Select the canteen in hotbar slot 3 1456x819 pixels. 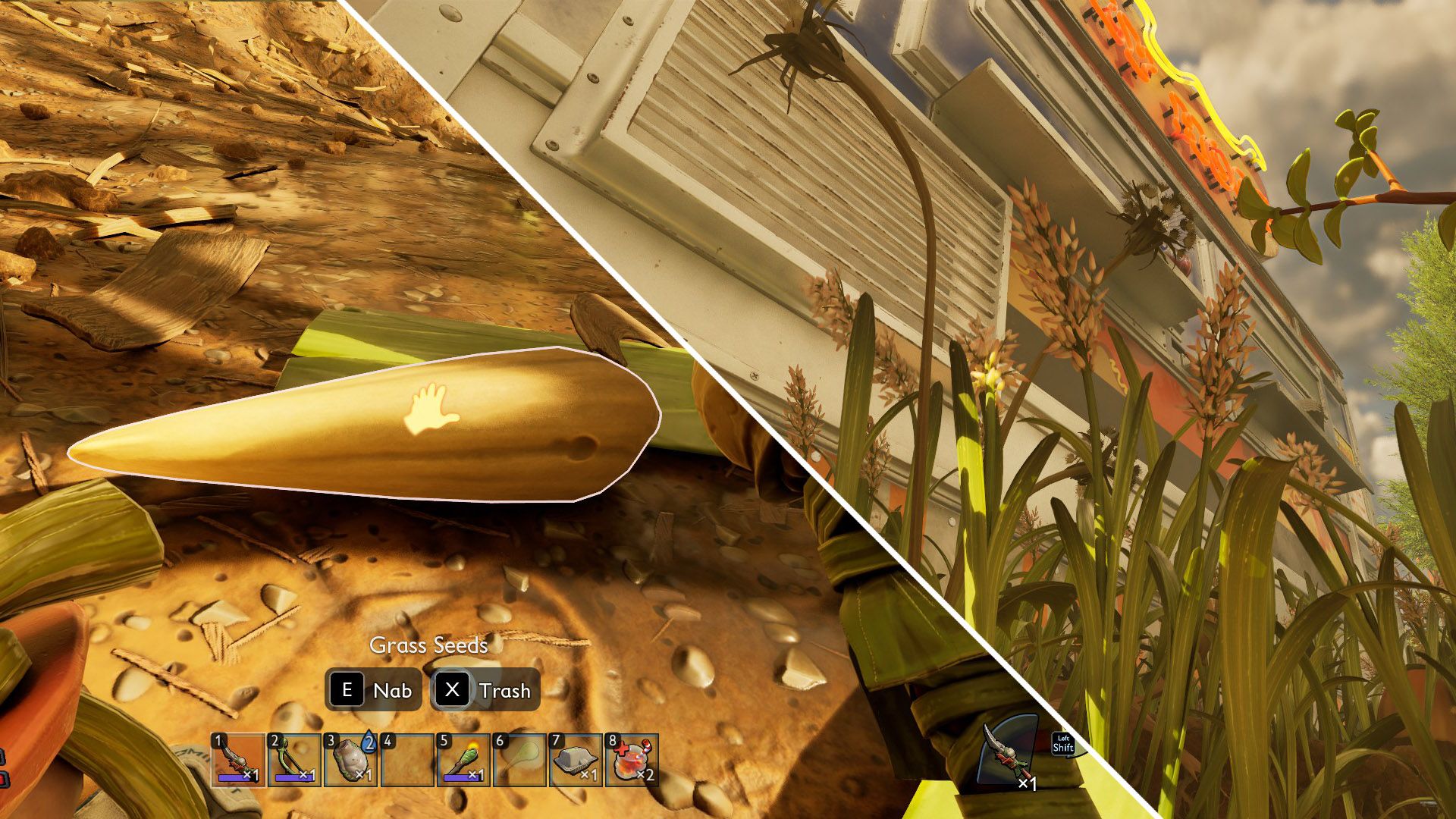(x=350, y=760)
